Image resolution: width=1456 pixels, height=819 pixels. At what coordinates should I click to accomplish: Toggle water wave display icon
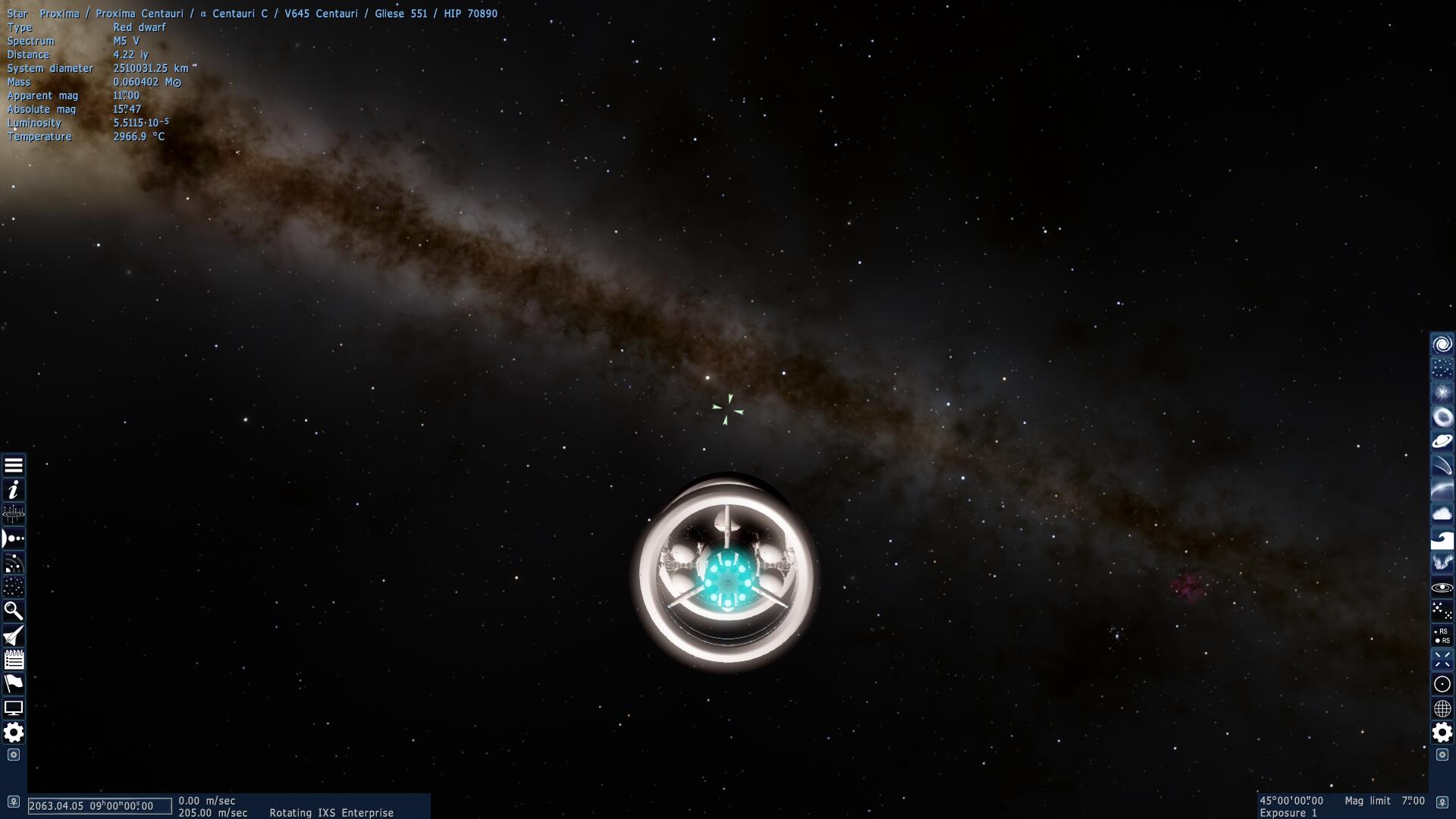click(1442, 538)
